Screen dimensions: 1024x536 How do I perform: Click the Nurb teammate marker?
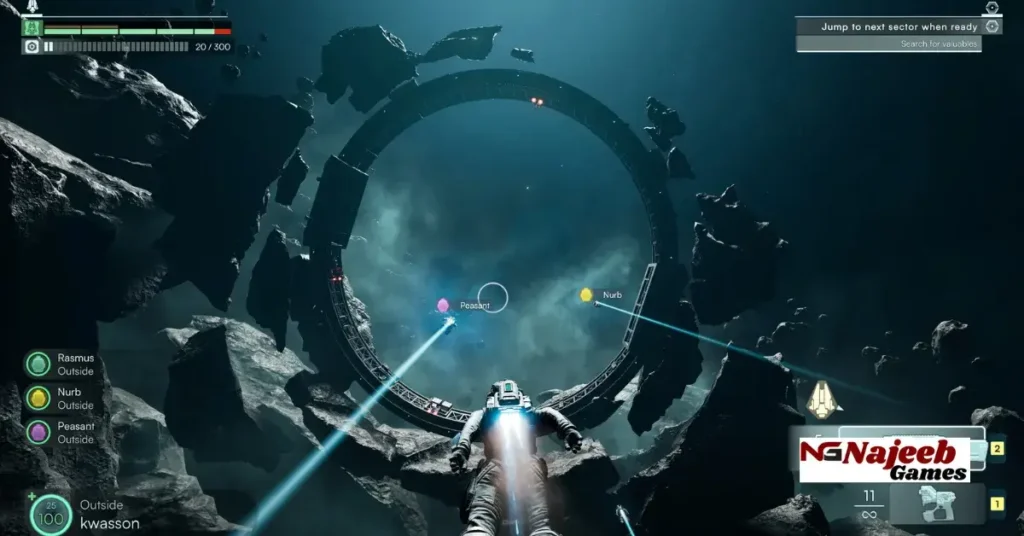point(587,295)
